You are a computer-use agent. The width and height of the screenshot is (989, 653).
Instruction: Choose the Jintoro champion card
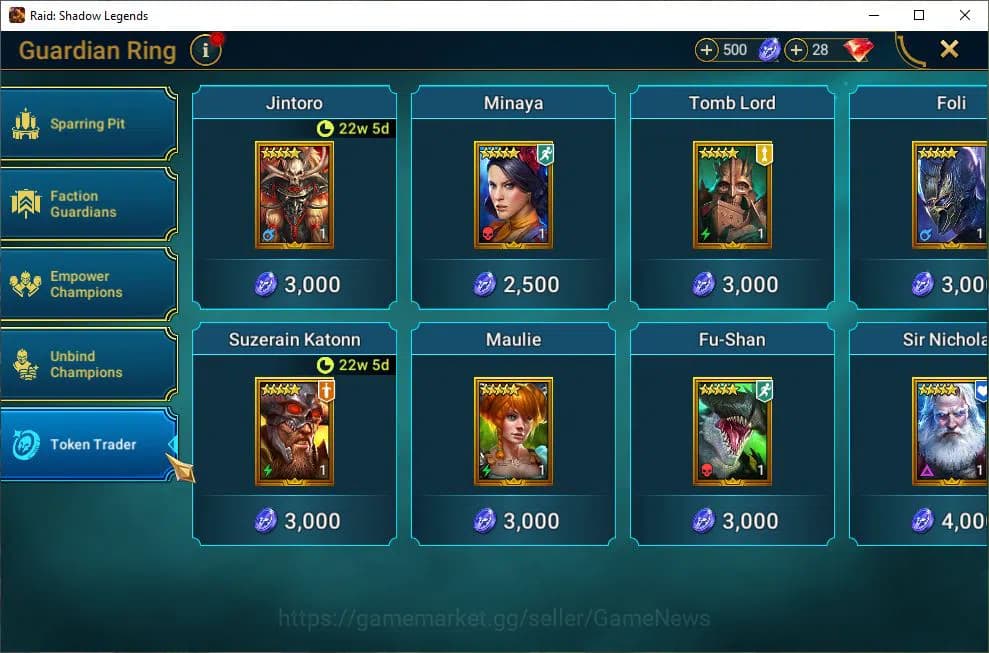click(294, 196)
